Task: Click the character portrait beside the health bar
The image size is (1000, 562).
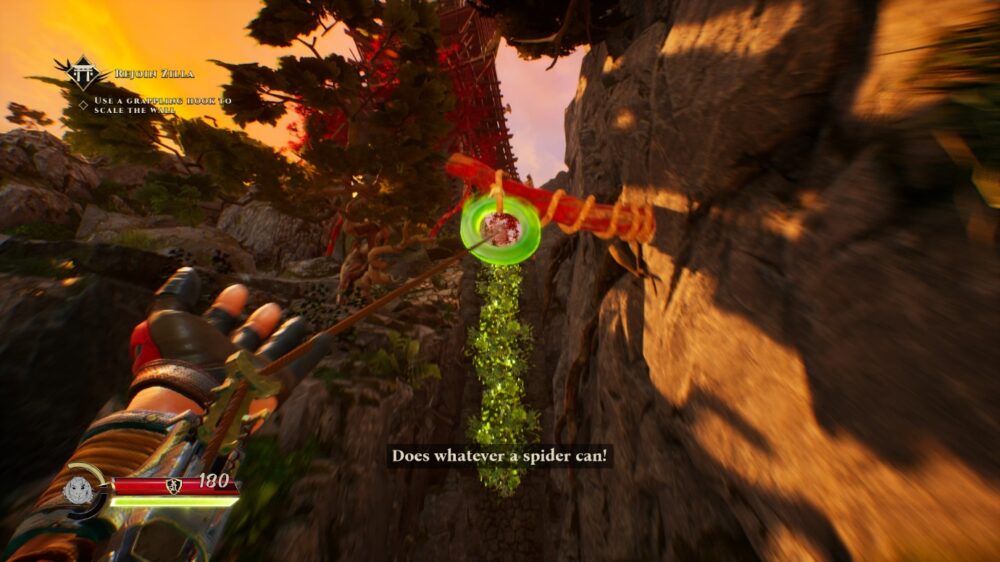Action: point(80,491)
